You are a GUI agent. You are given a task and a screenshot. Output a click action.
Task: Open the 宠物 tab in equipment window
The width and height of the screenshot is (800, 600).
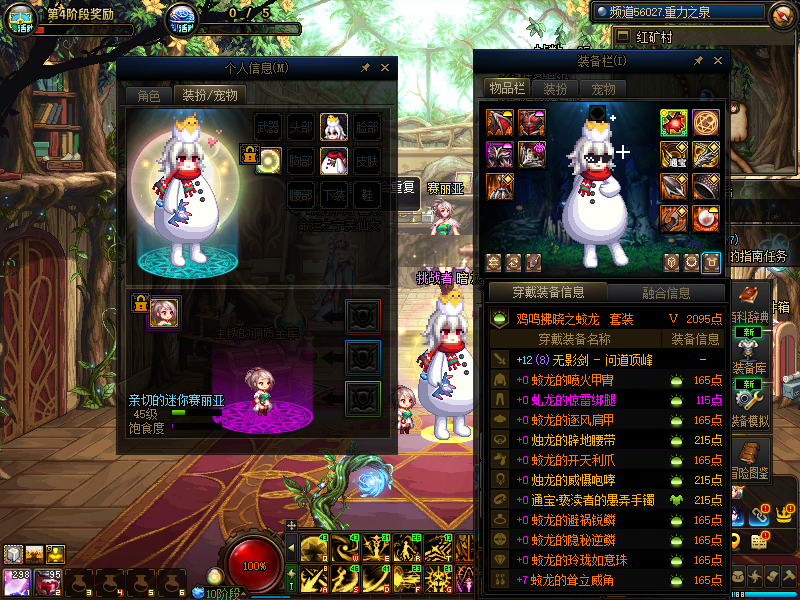pyautogui.click(x=604, y=89)
